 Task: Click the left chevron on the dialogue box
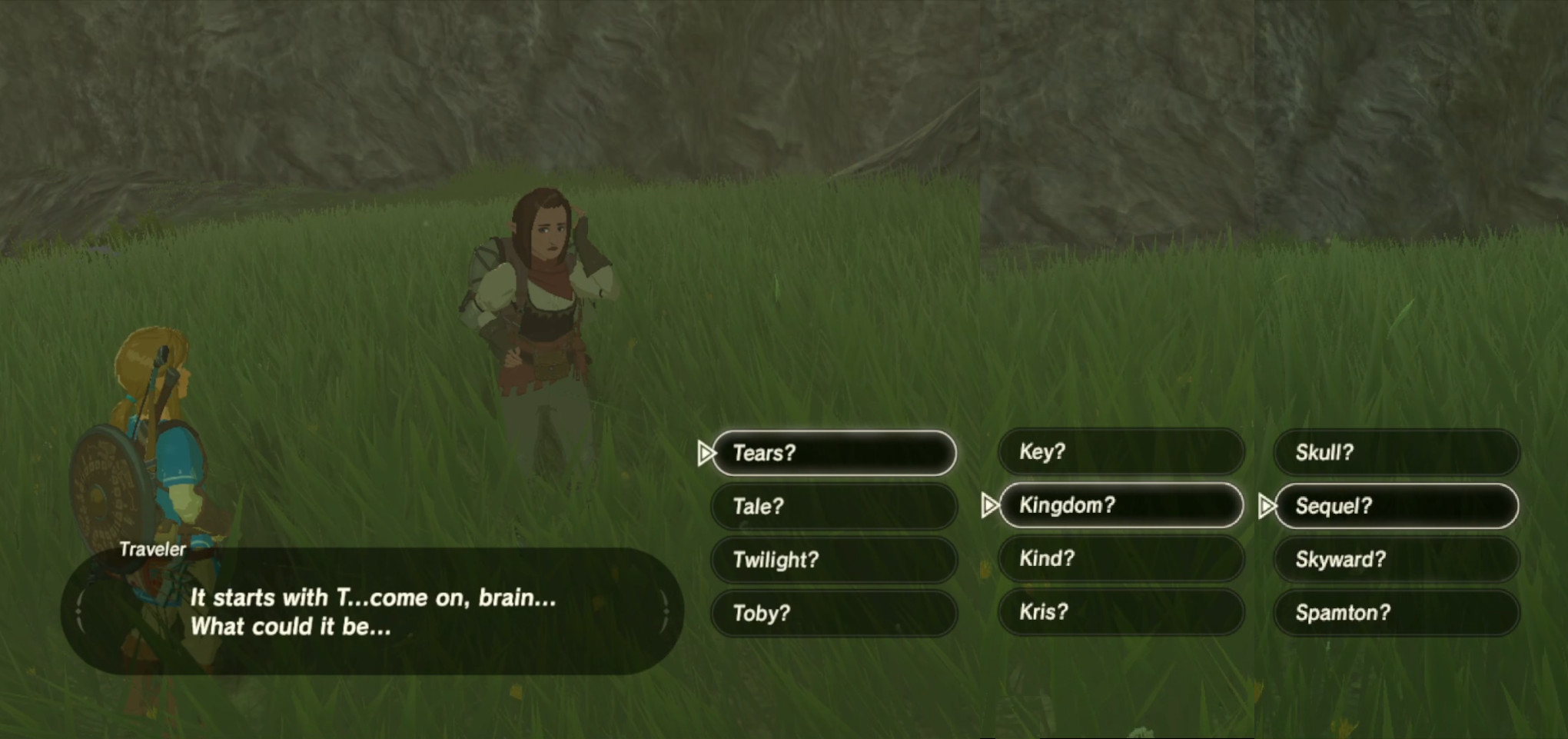80,610
